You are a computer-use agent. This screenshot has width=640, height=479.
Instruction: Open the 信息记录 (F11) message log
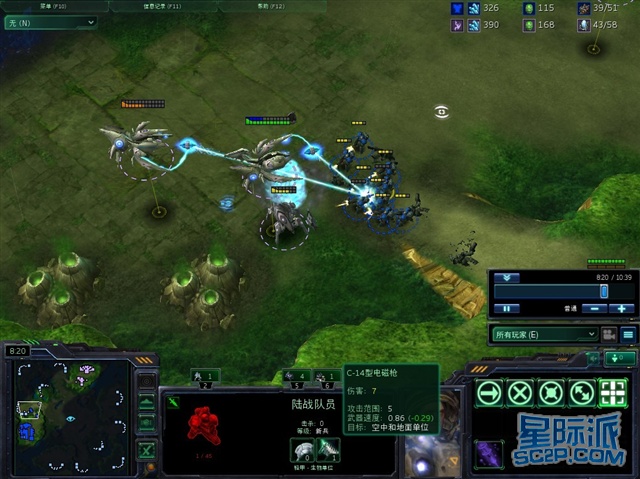165,6
